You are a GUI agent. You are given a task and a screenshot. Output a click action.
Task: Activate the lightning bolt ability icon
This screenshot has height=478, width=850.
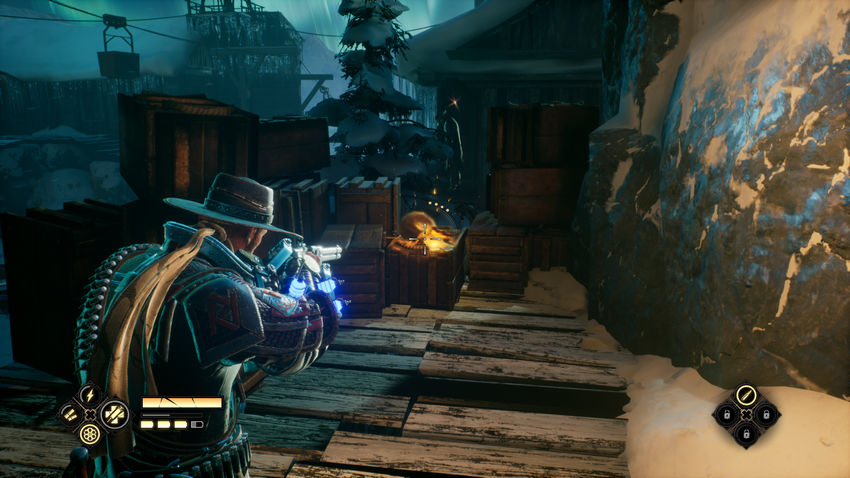click(x=91, y=395)
